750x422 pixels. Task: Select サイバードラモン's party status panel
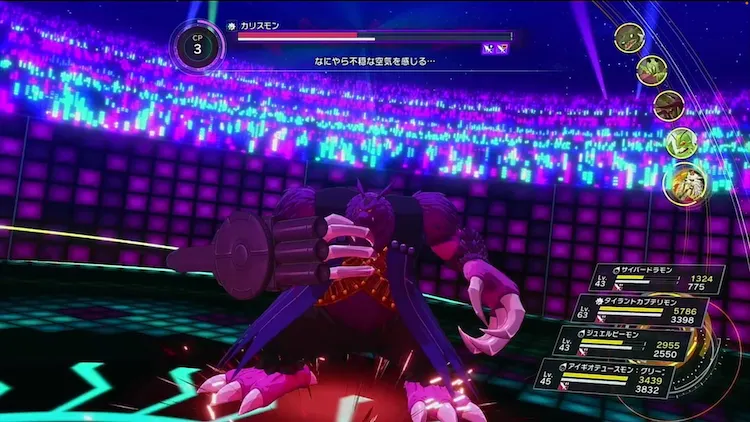pyautogui.click(x=652, y=279)
